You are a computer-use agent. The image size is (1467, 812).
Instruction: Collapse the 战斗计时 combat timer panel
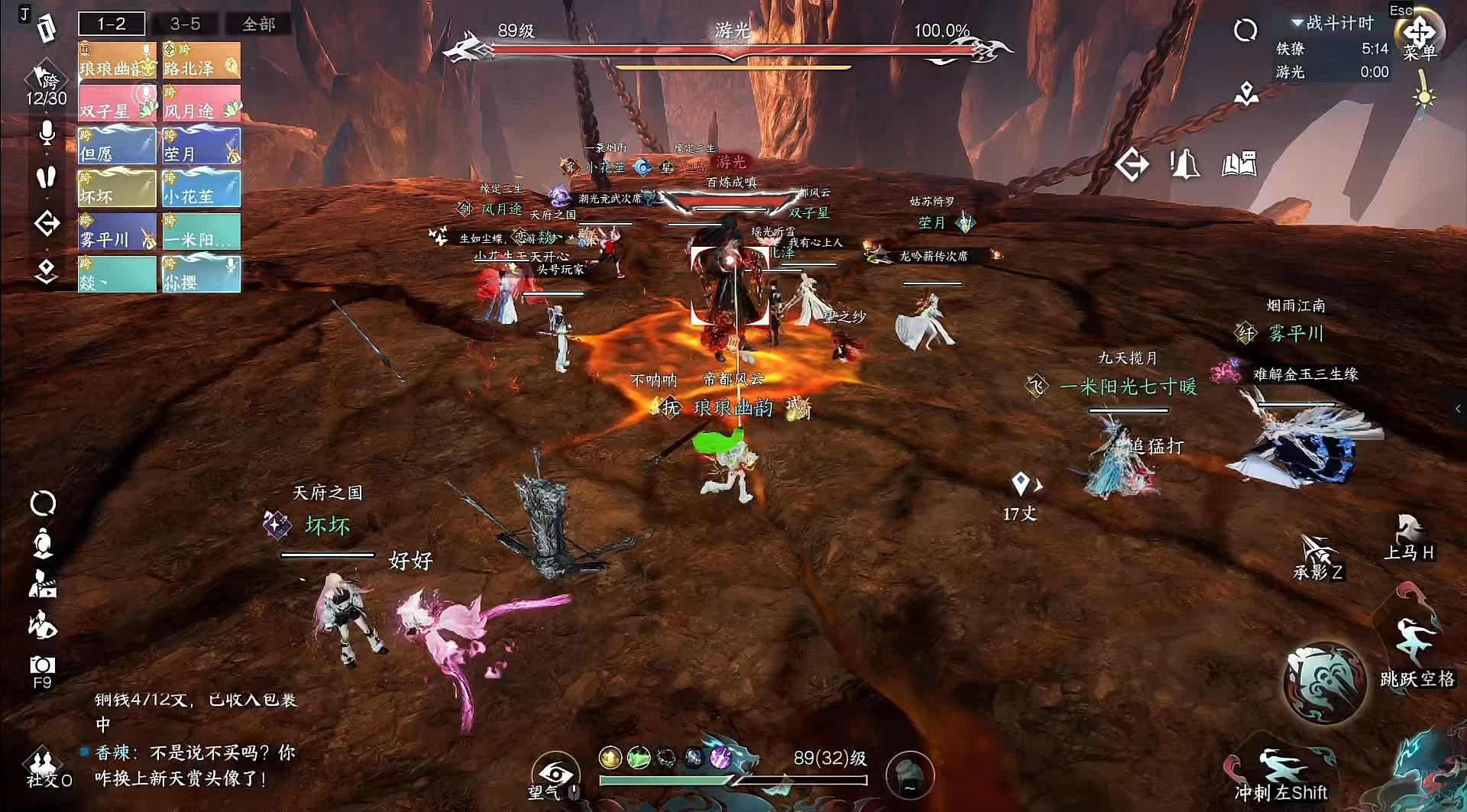(x=1297, y=23)
